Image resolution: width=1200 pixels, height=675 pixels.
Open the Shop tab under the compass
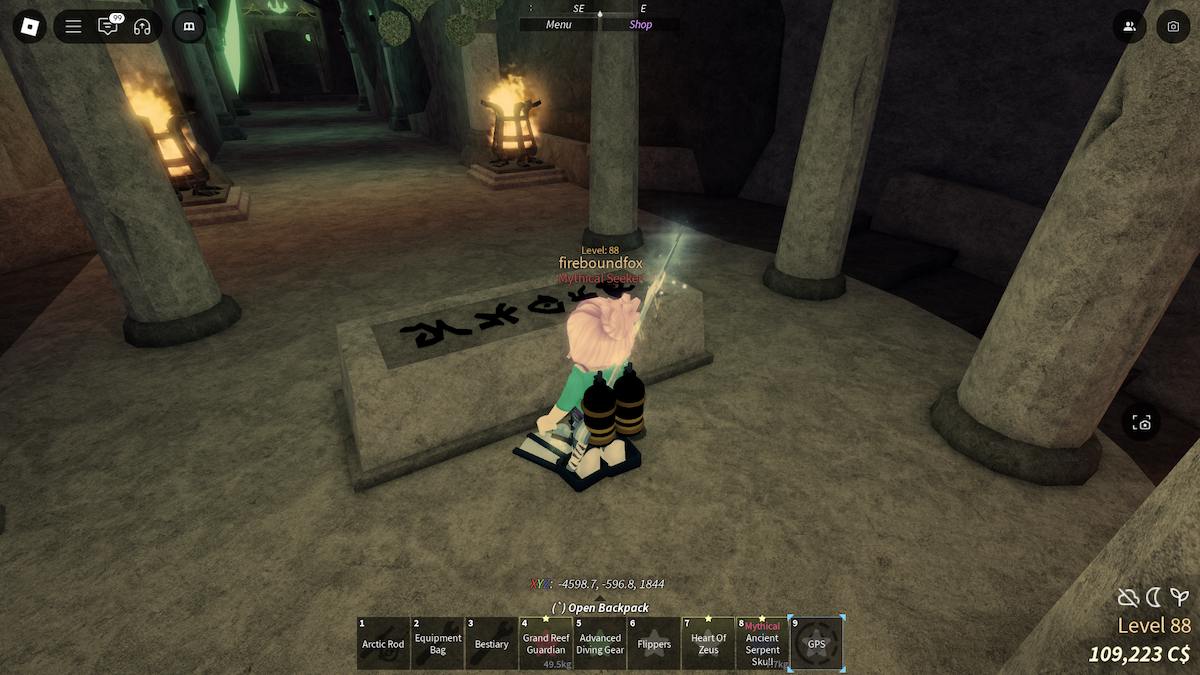(640, 25)
